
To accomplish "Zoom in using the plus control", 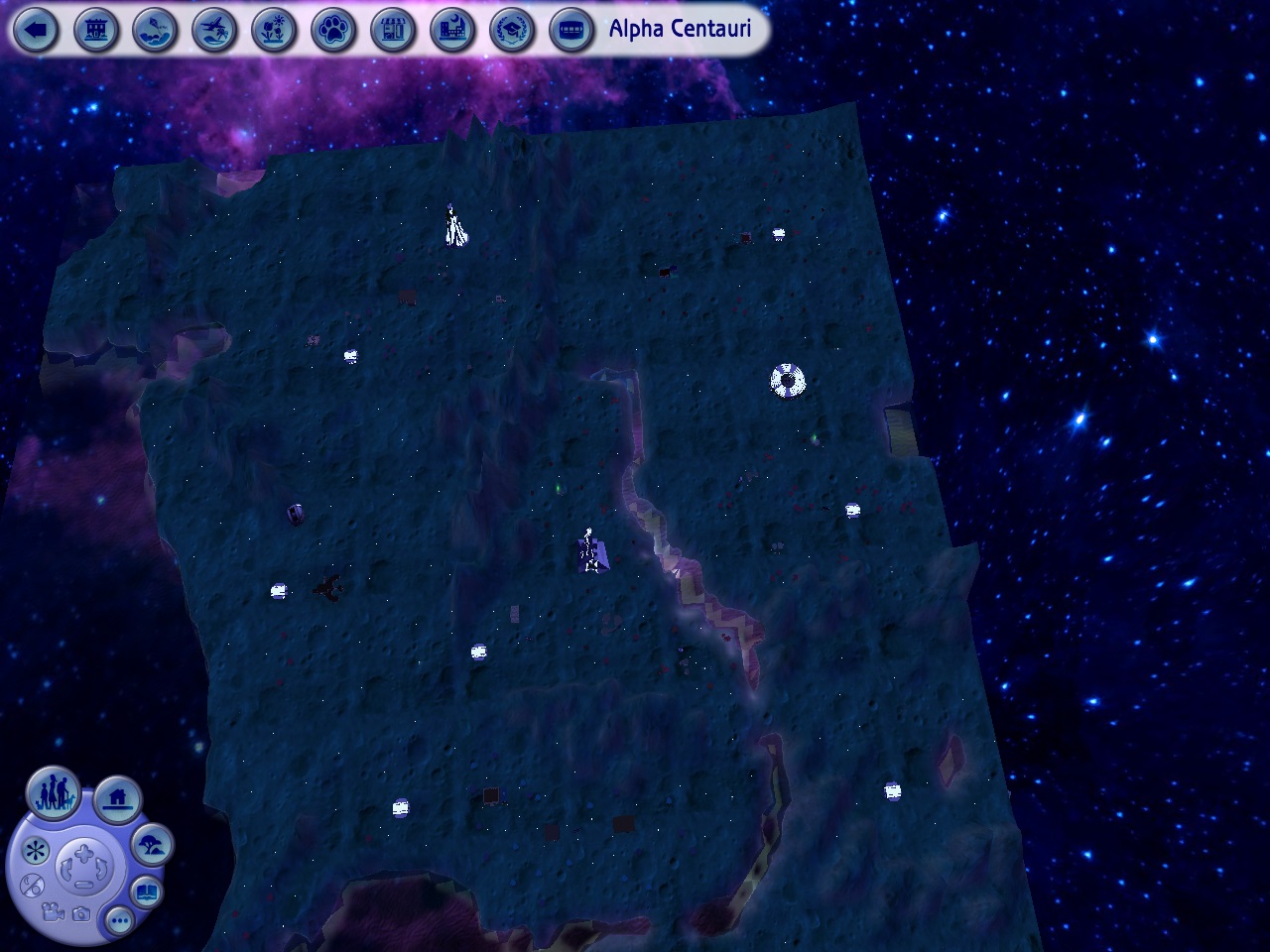I will click(81, 853).
